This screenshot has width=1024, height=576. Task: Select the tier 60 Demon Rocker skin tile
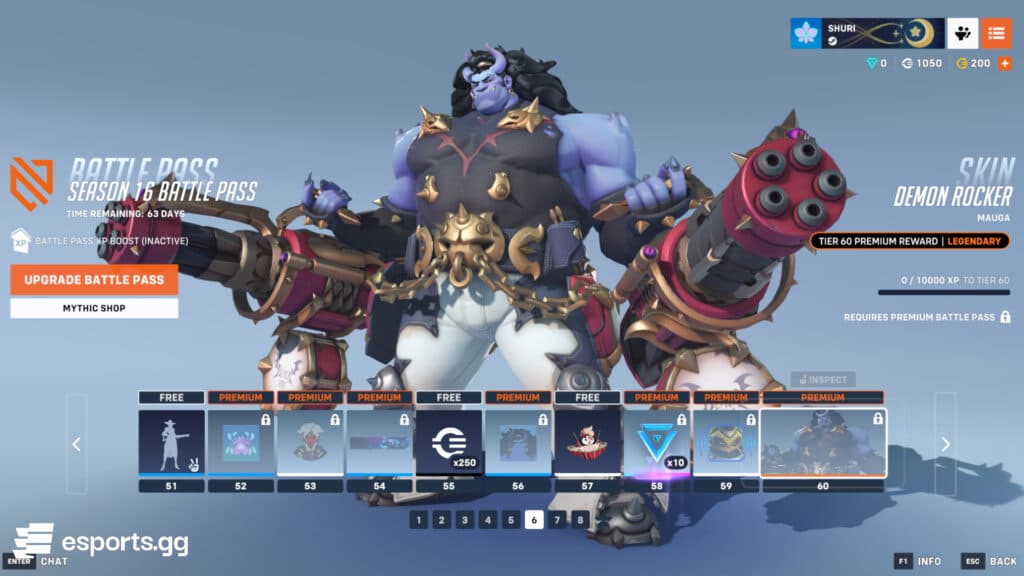823,441
